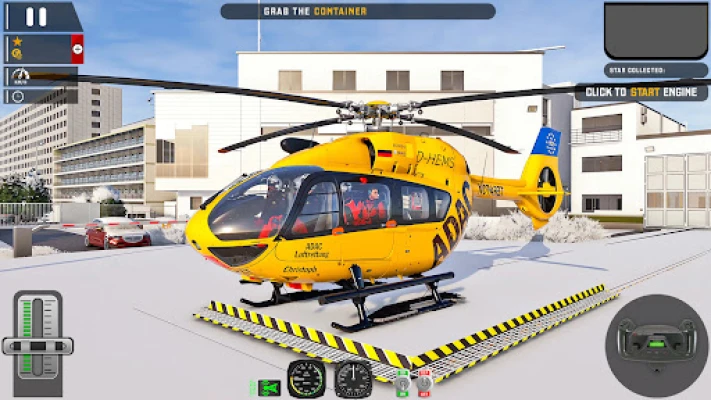Tap the airspeed indicator gauge
Screen dimensions: 711x400
click(x=307, y=379)
